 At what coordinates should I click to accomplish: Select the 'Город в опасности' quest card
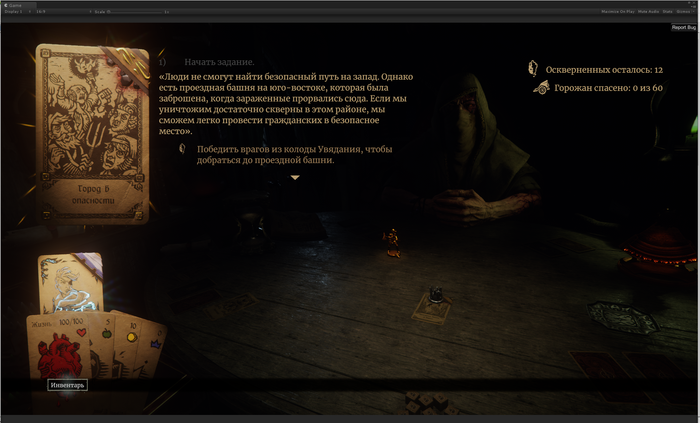(x=92, y=134)
